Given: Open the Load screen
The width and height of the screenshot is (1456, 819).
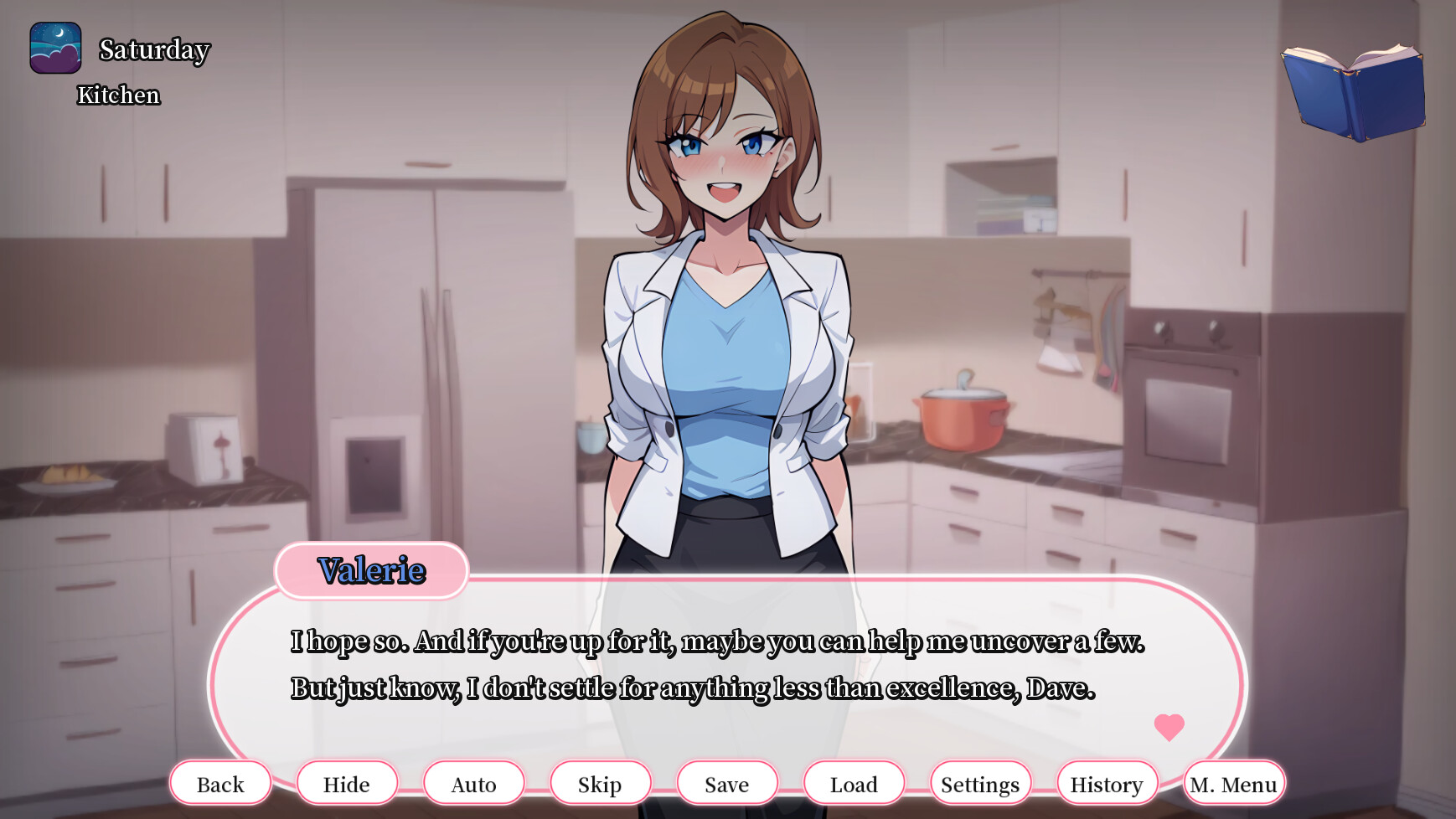Looking at the screenshot, I should 854,784.
